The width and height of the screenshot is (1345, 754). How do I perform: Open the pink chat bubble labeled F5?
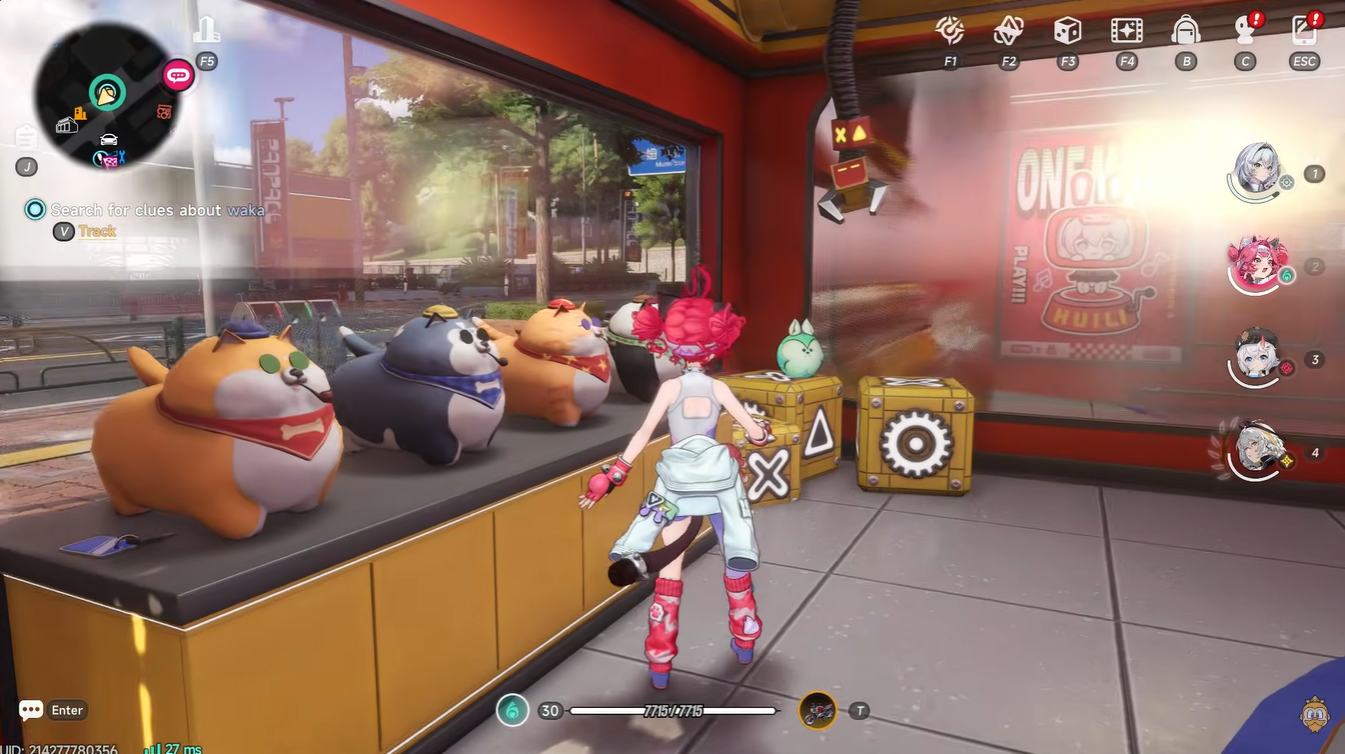[x=177, y=75]
